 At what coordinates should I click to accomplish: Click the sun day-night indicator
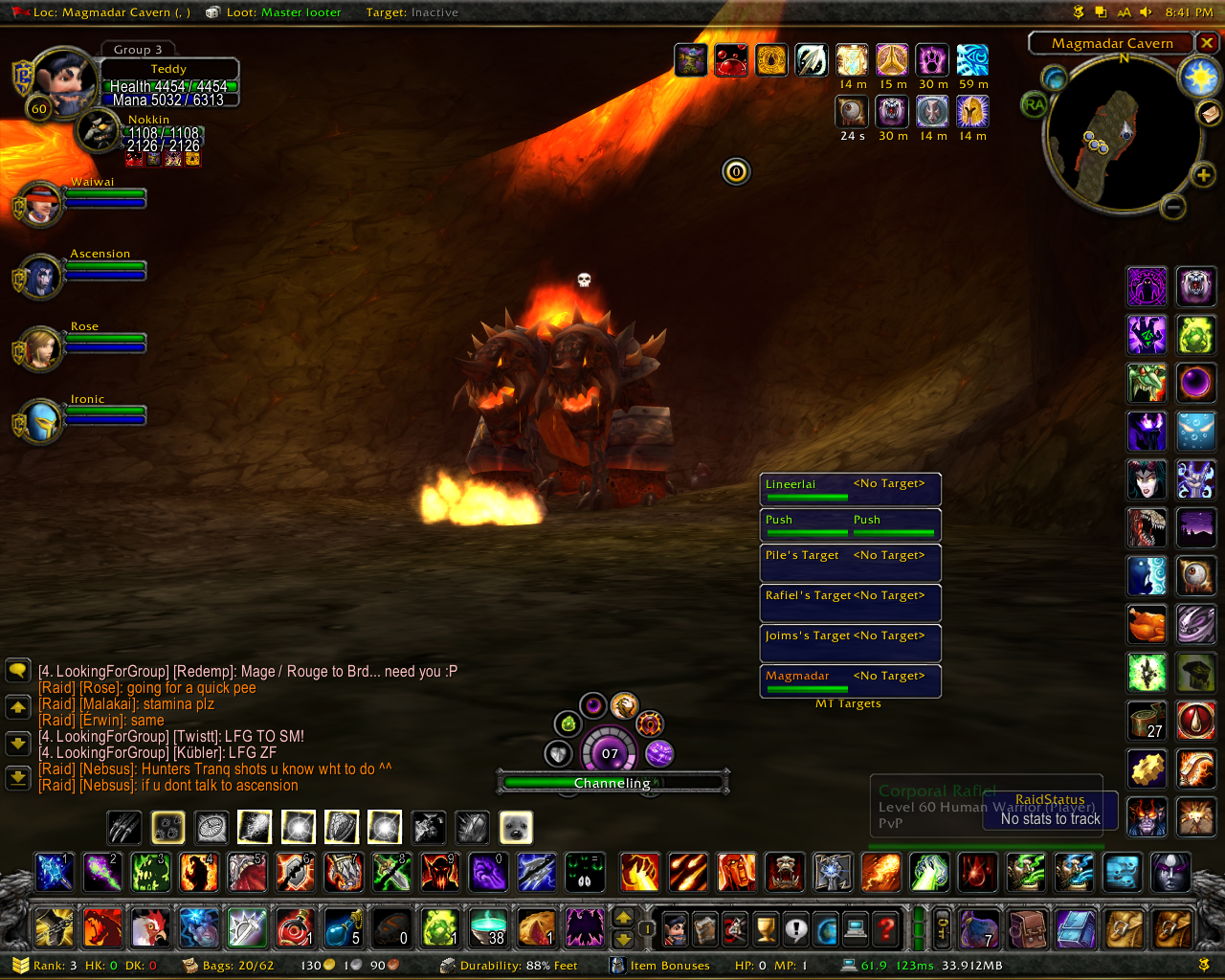point(1198,78)
